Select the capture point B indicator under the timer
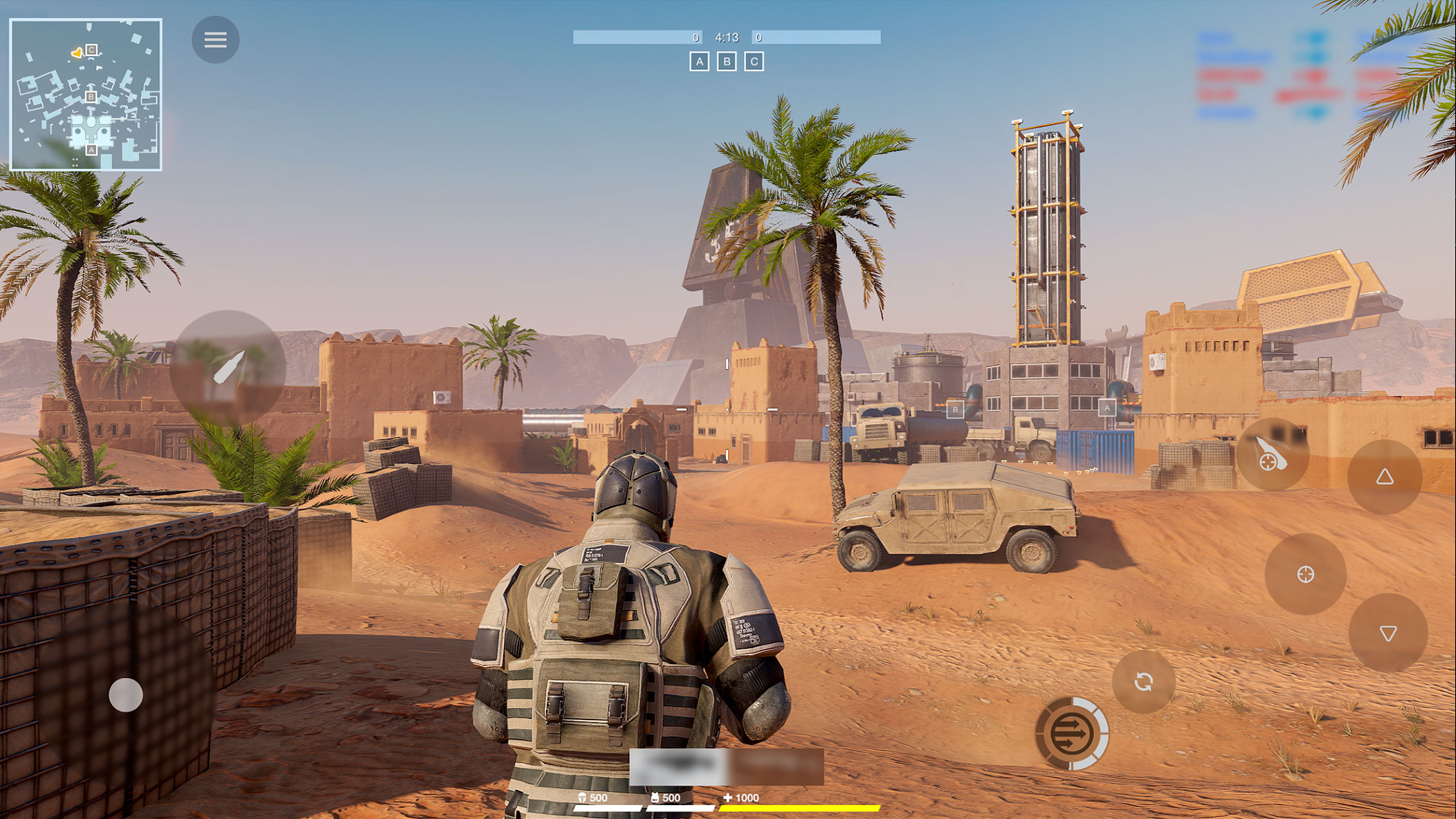The image size is (1456, 819). (727, 62)
